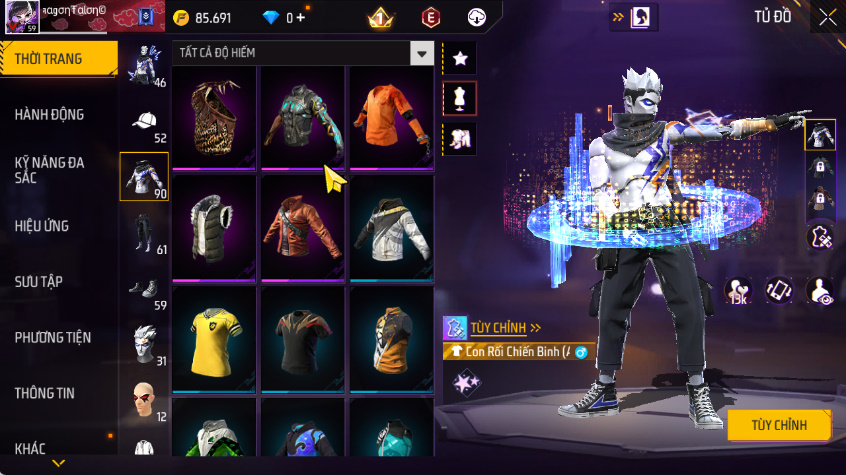The height and width of the screenshot is (475, 846).
Task: Close the wardrobe with the X button
Action: point(828,17)
